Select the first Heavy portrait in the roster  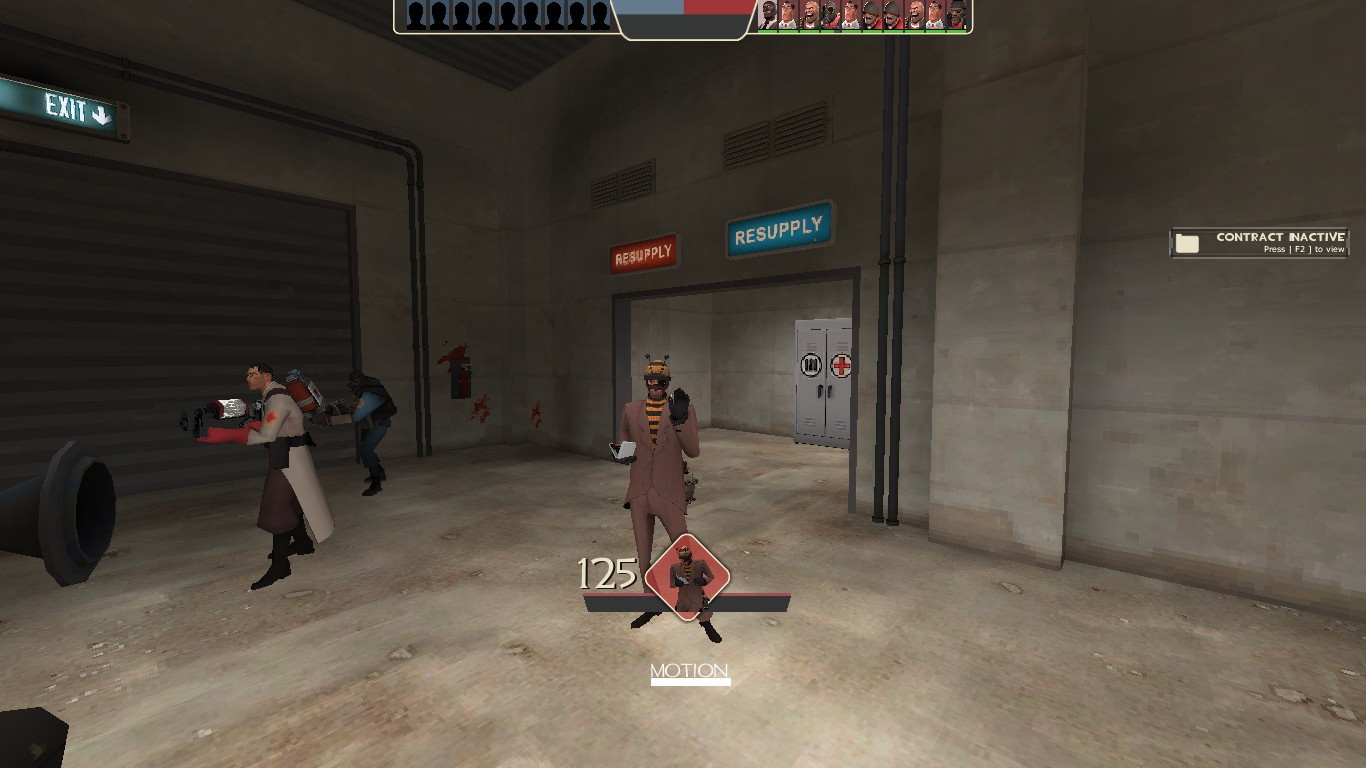pos(810,14)
